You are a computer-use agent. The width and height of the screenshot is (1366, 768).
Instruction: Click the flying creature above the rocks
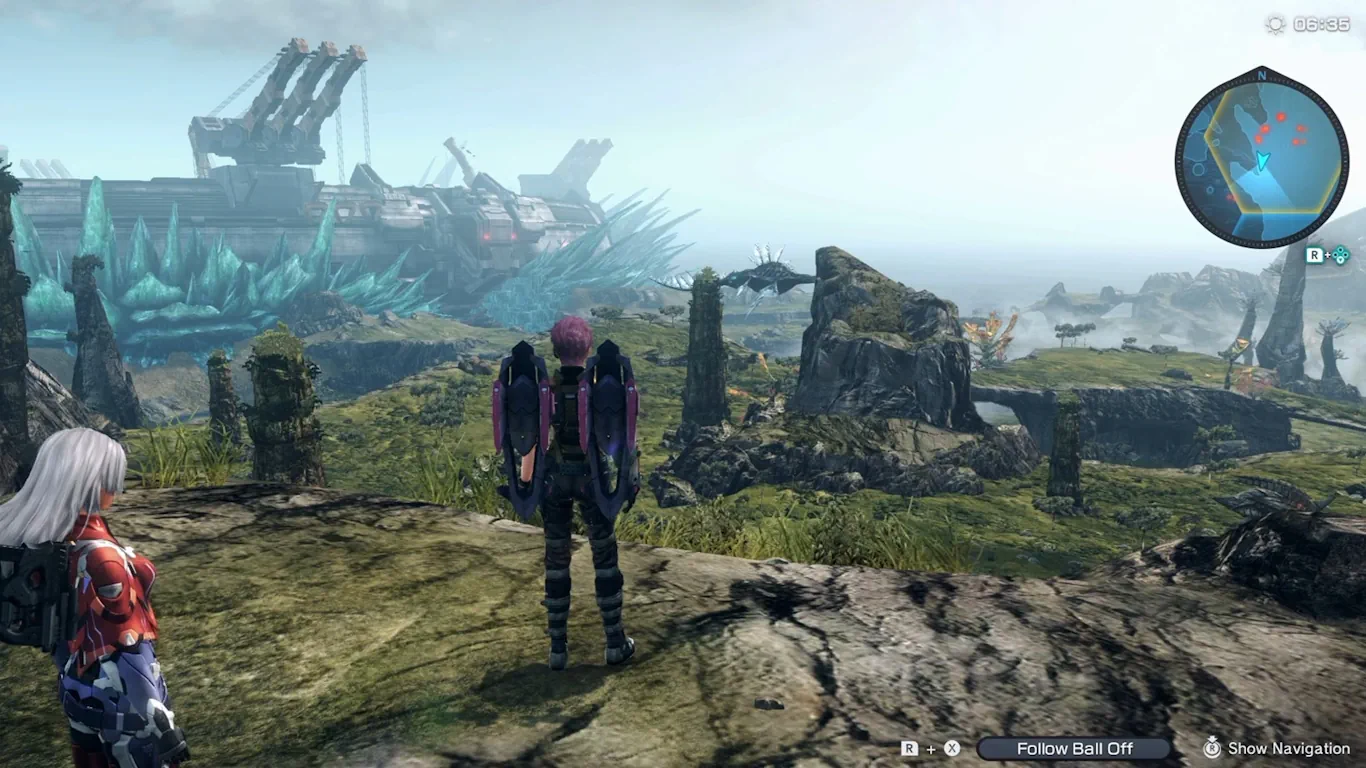click(762, 275)
